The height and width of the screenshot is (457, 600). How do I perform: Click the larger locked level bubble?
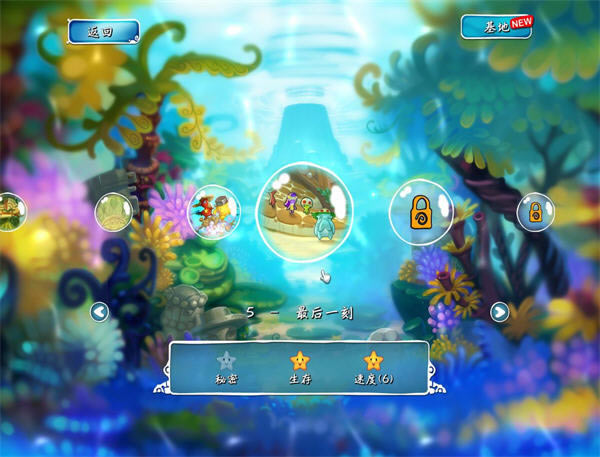point(421,211)
